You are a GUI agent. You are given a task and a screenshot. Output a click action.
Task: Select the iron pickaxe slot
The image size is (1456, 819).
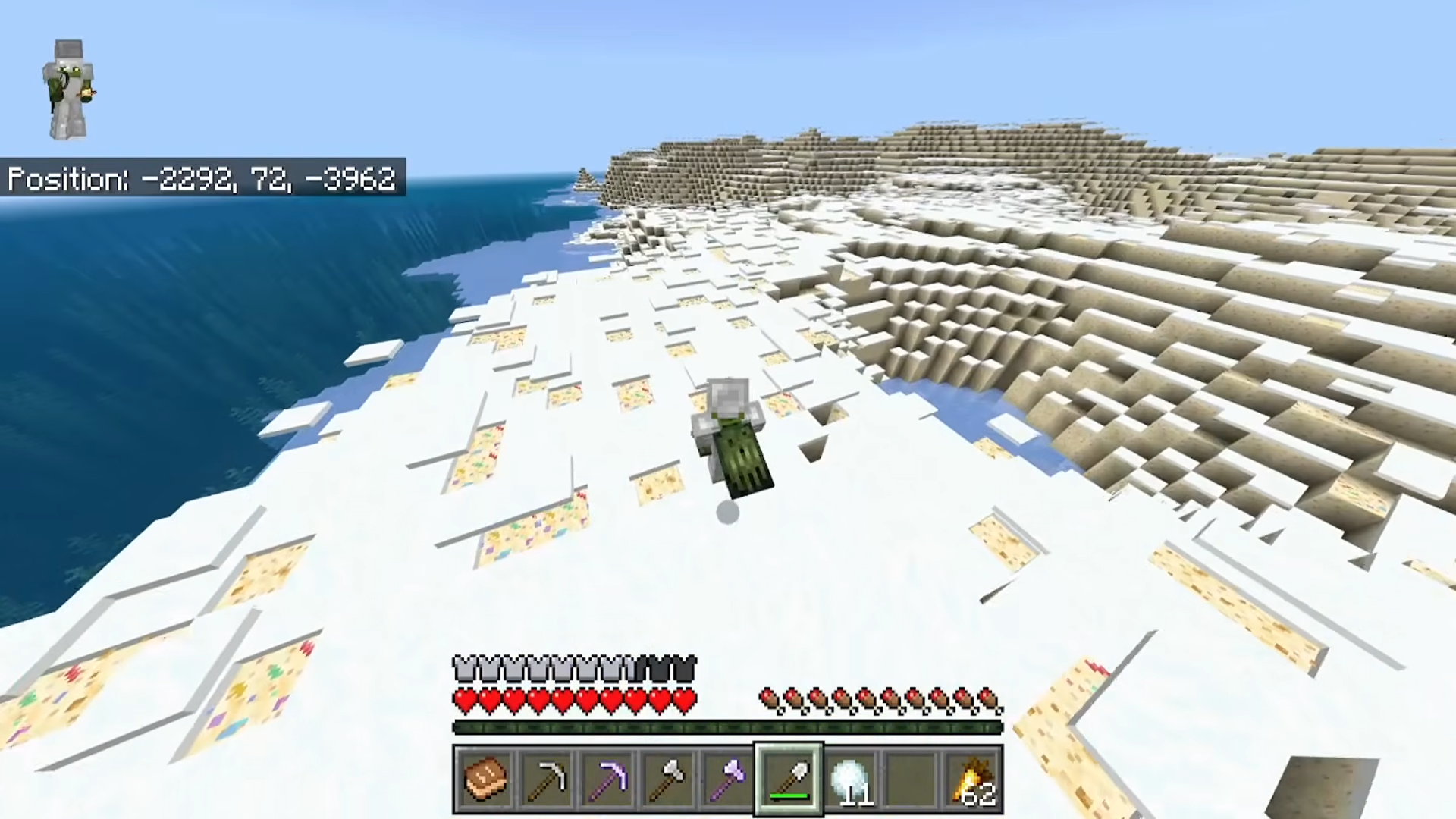(x=546, y=779)
